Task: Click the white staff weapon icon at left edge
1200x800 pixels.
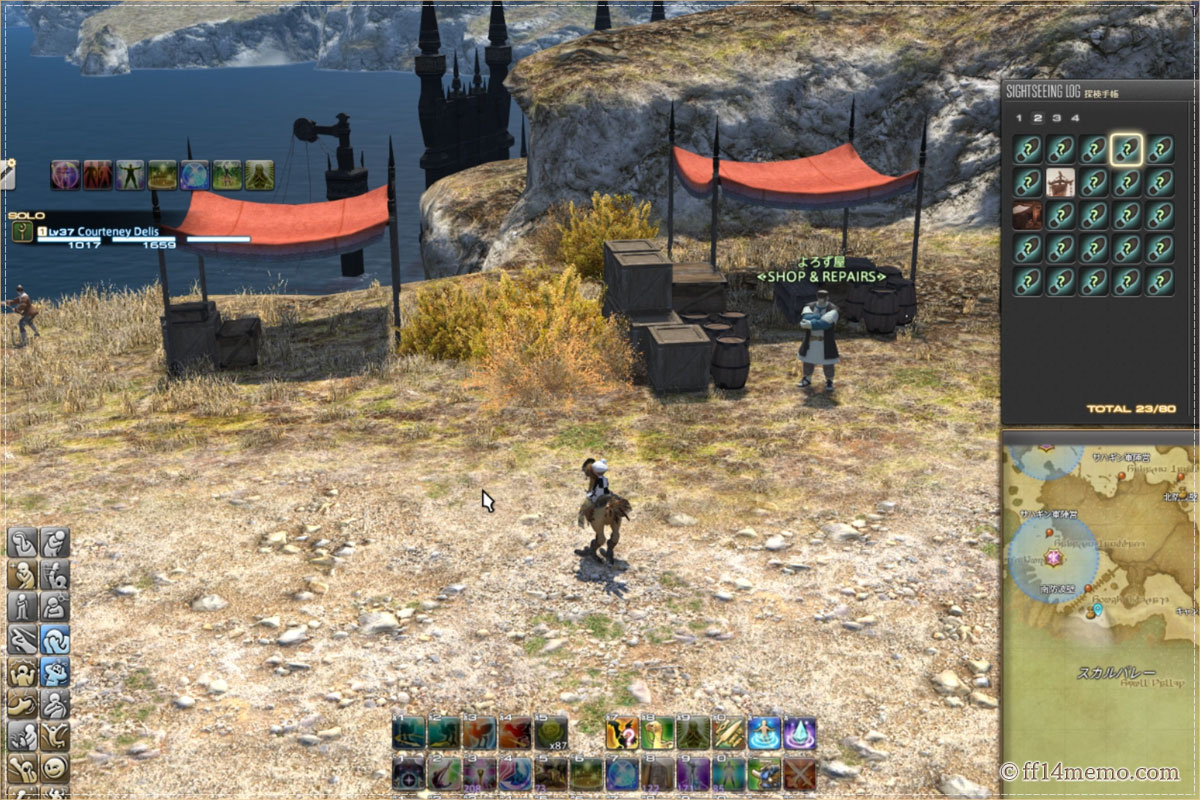Action: click(6, 173)
